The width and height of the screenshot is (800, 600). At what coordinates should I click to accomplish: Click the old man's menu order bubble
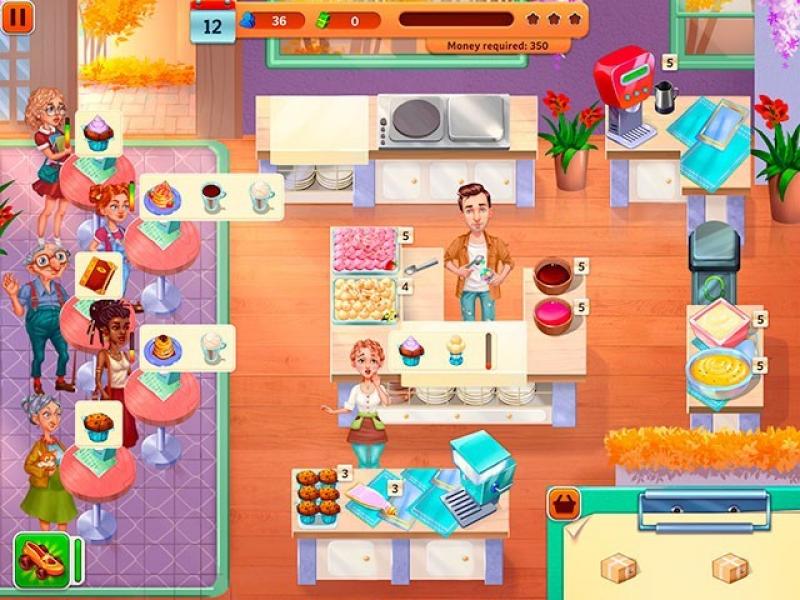[x=98, y=275]
